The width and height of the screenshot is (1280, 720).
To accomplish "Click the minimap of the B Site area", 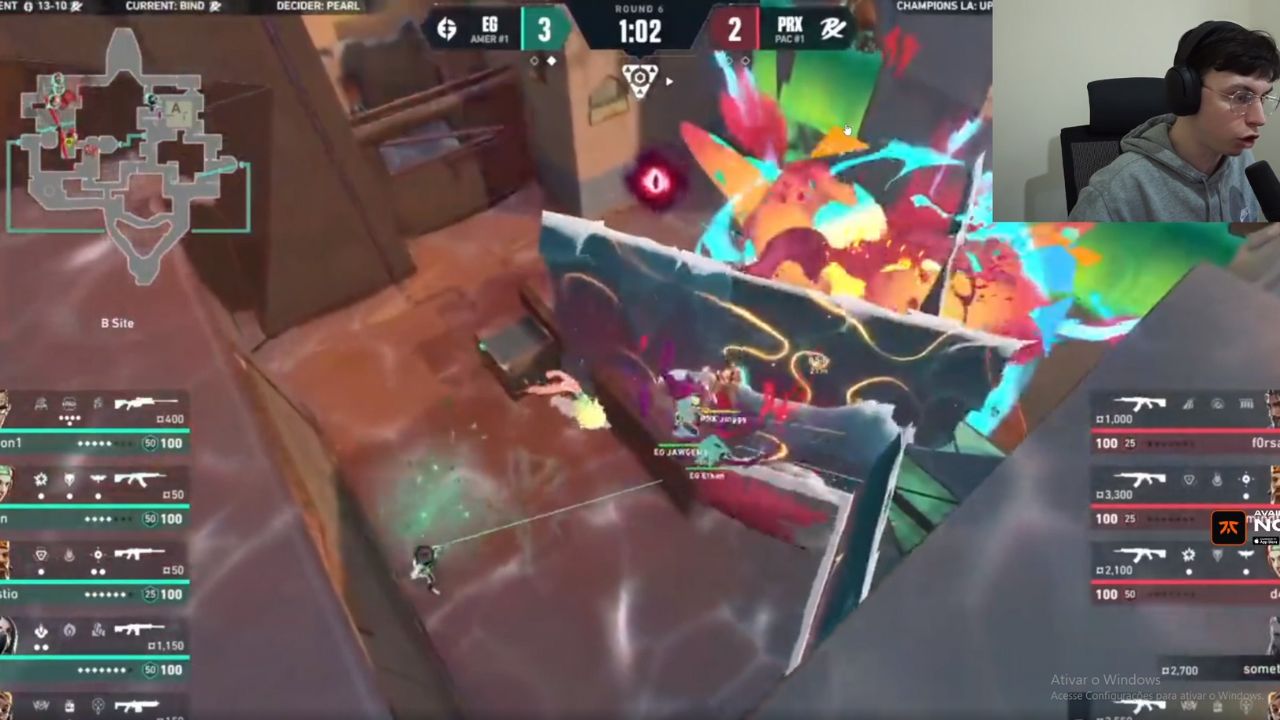I will coord(128,160).
